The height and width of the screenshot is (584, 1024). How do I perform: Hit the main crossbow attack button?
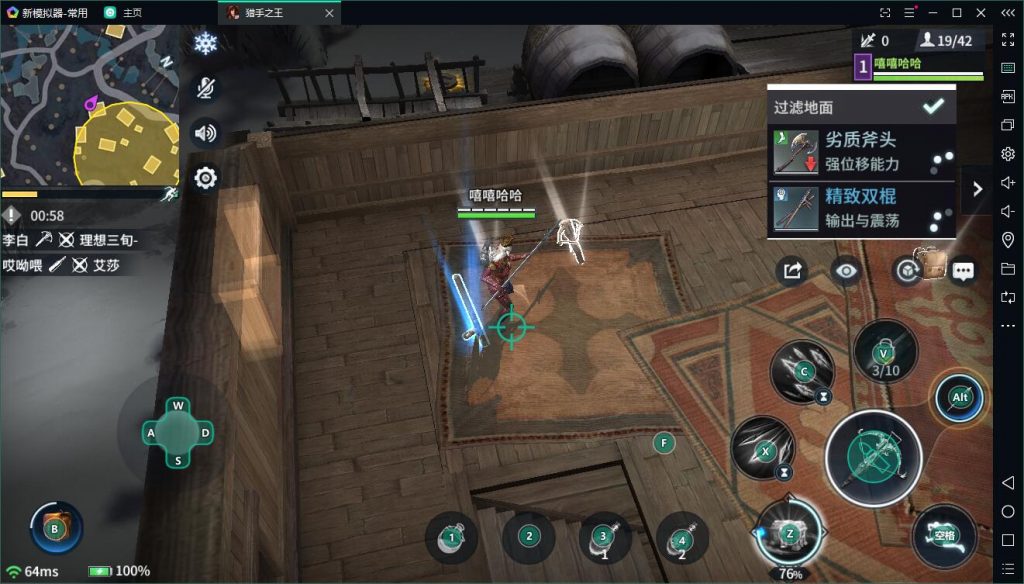[x=873, y=457]
